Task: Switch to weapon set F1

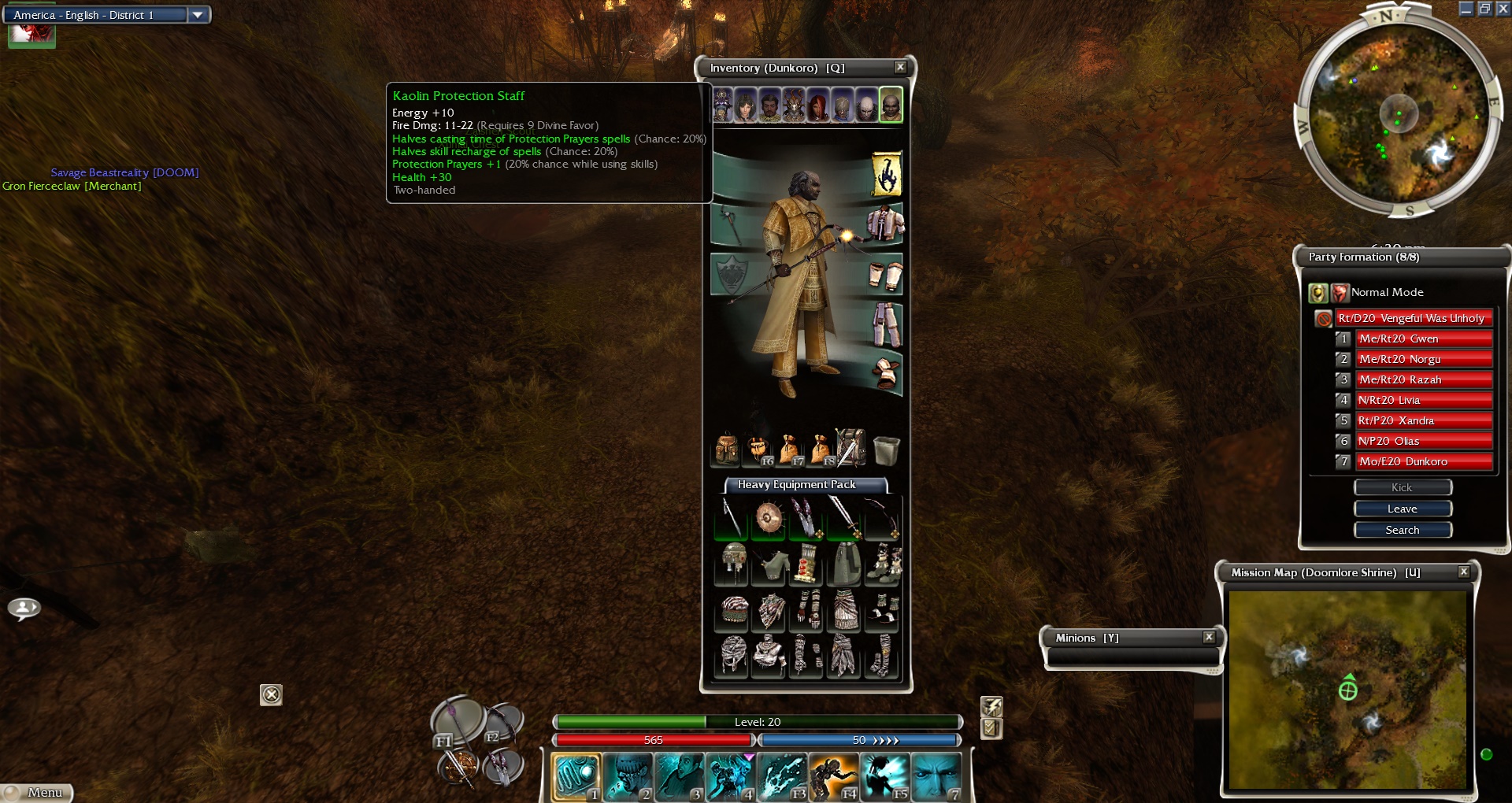Action: [458, 721]
